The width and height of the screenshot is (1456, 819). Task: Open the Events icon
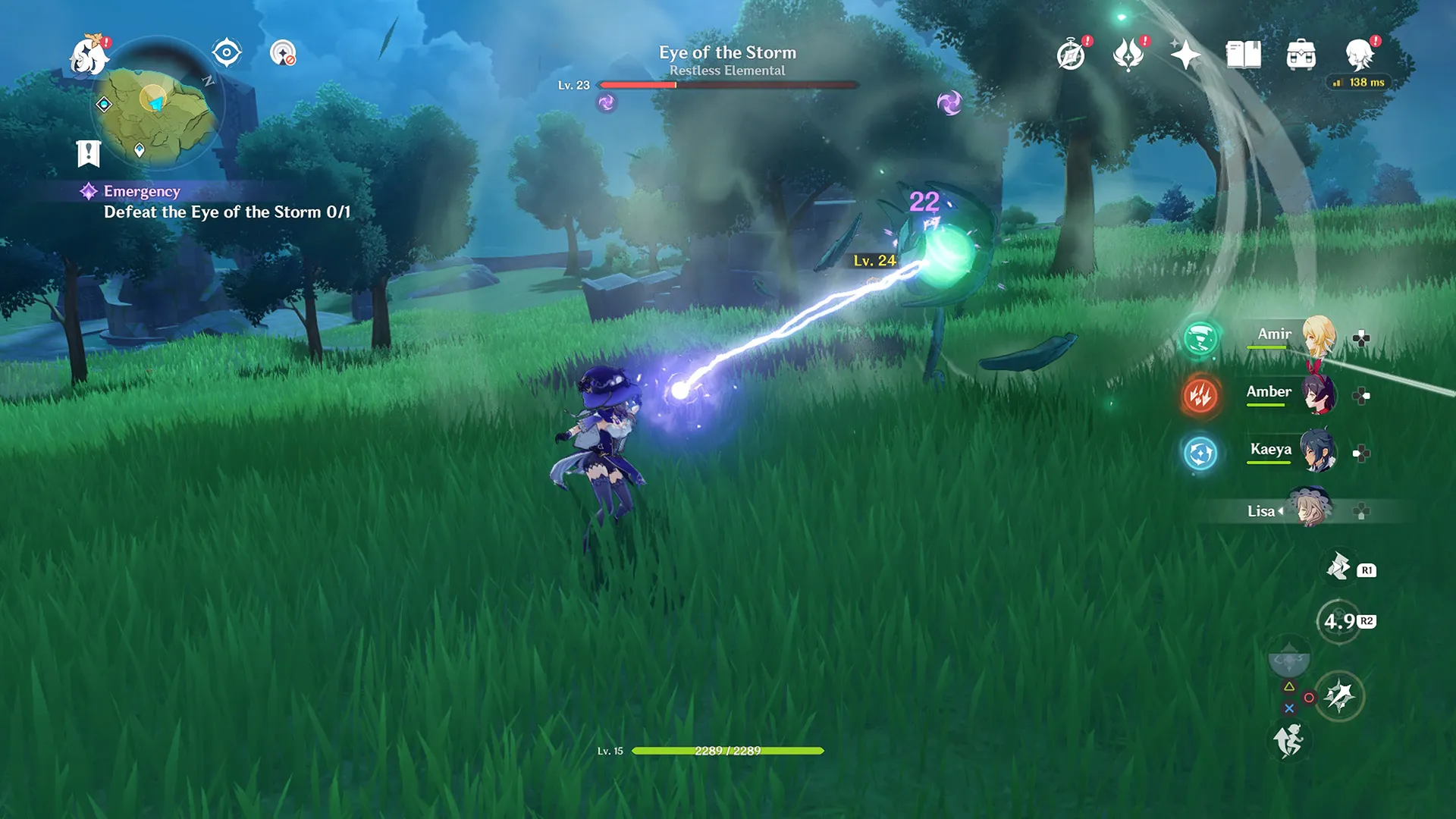coord(1128,55)
